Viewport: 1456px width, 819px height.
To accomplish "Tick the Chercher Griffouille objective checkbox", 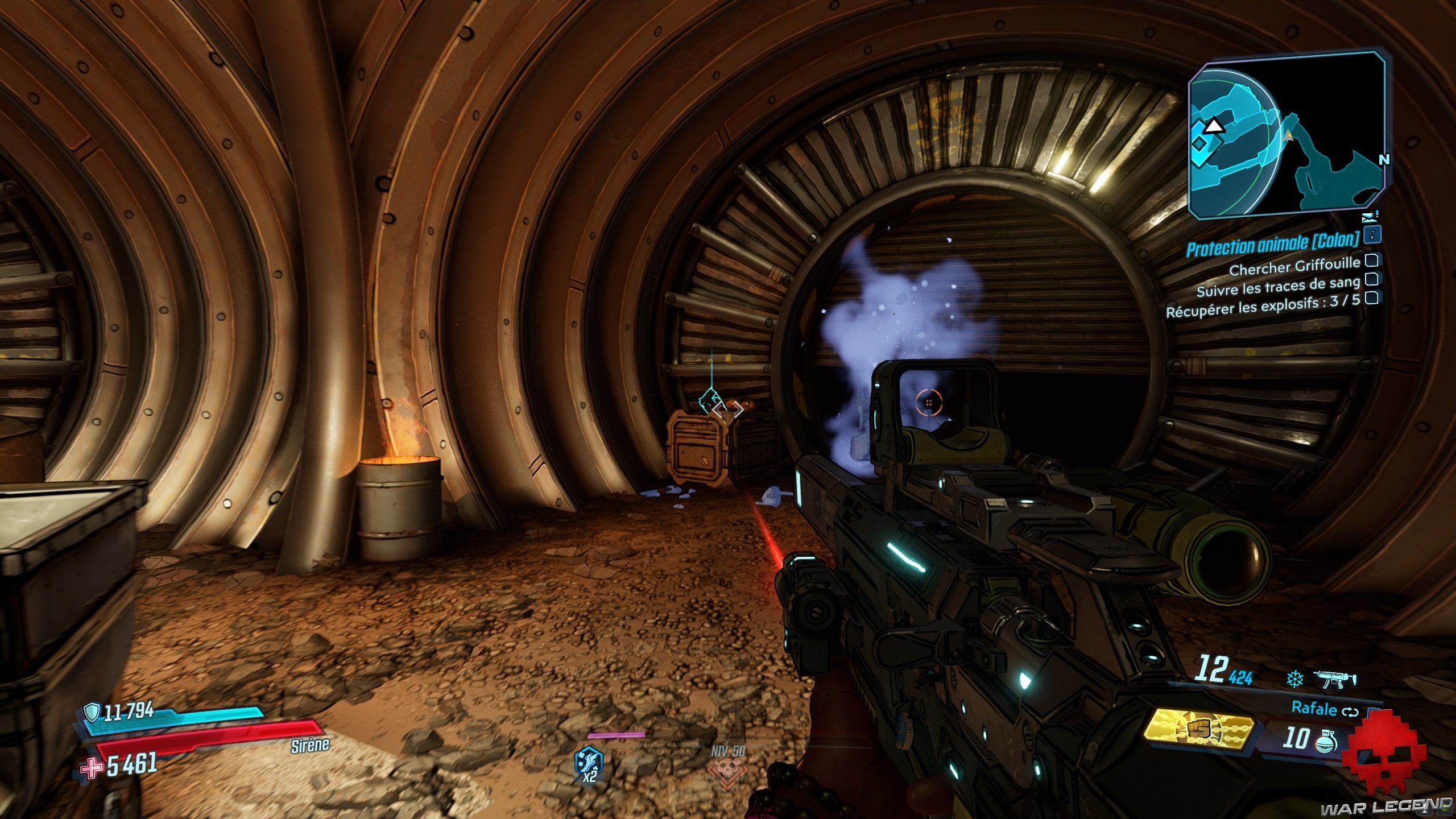I will (1371, 260).
